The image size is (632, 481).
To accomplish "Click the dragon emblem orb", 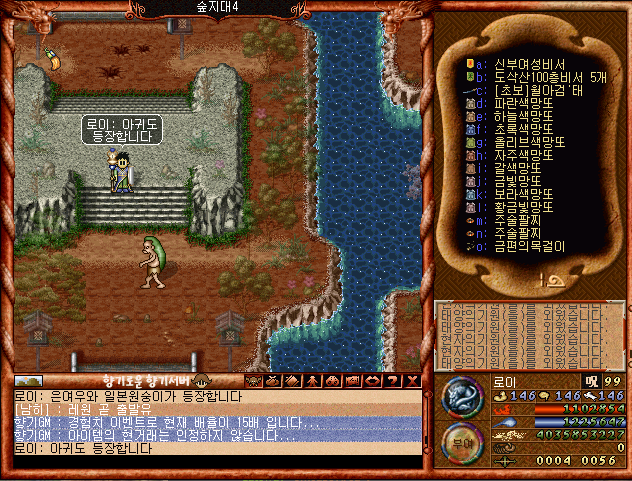I will pos(463,396).
